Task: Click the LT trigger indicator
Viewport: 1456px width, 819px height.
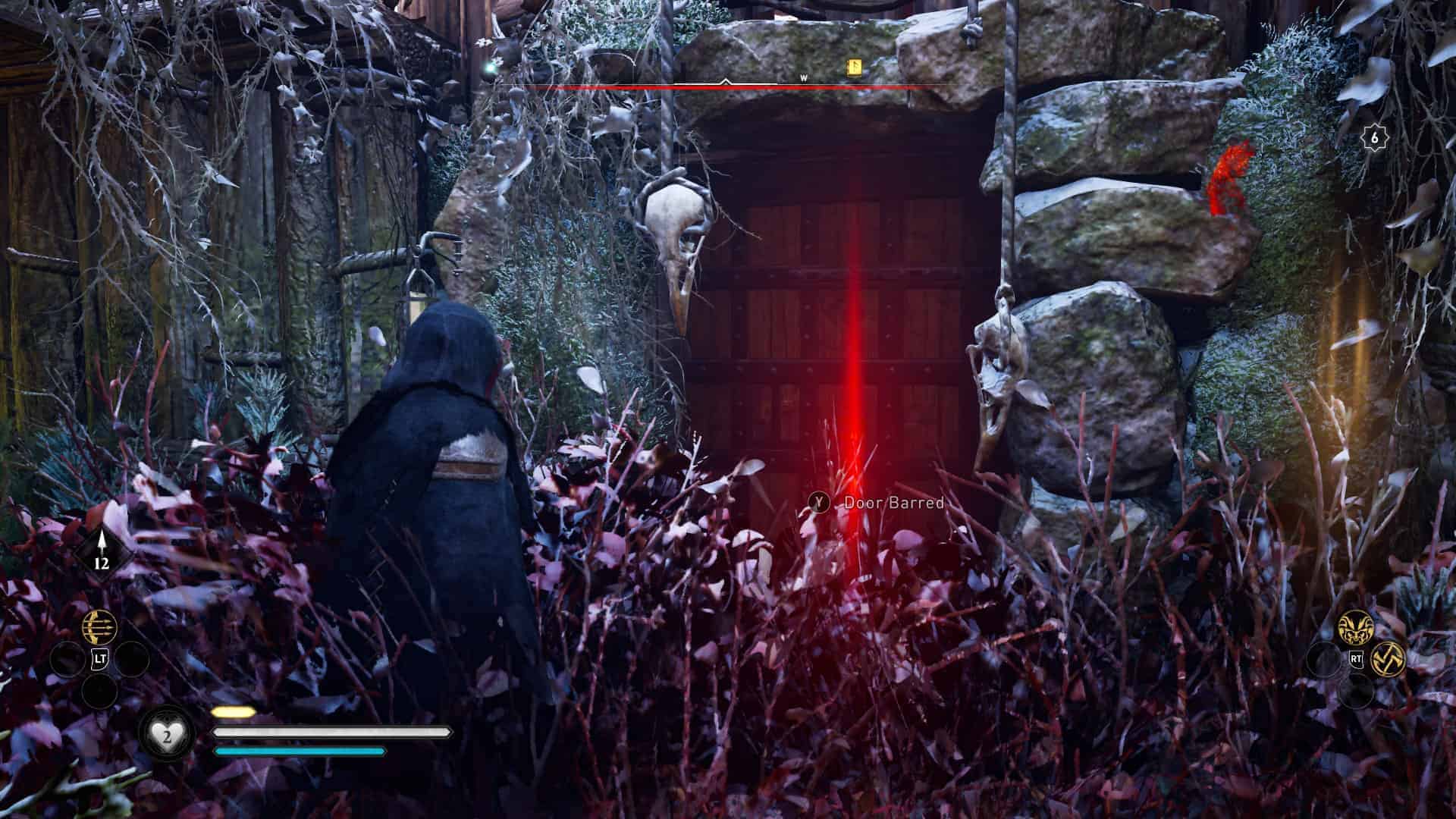Action: point(100,658)
